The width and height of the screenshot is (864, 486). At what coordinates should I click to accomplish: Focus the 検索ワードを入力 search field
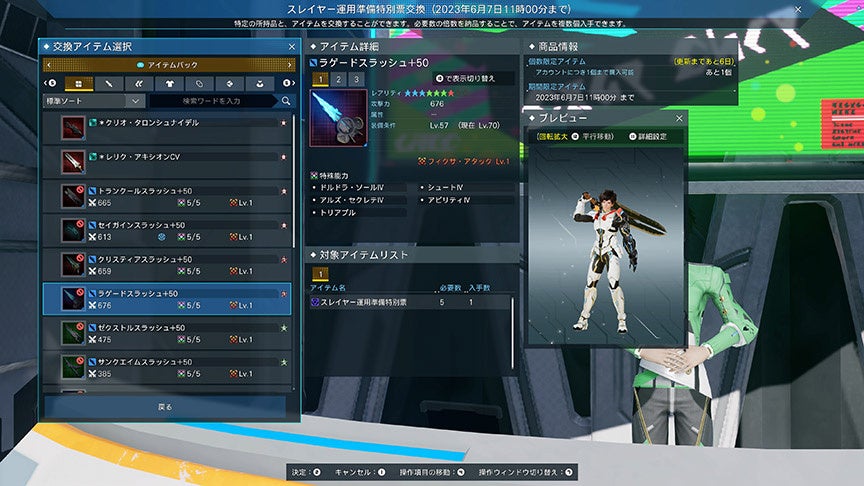(213, 100)
